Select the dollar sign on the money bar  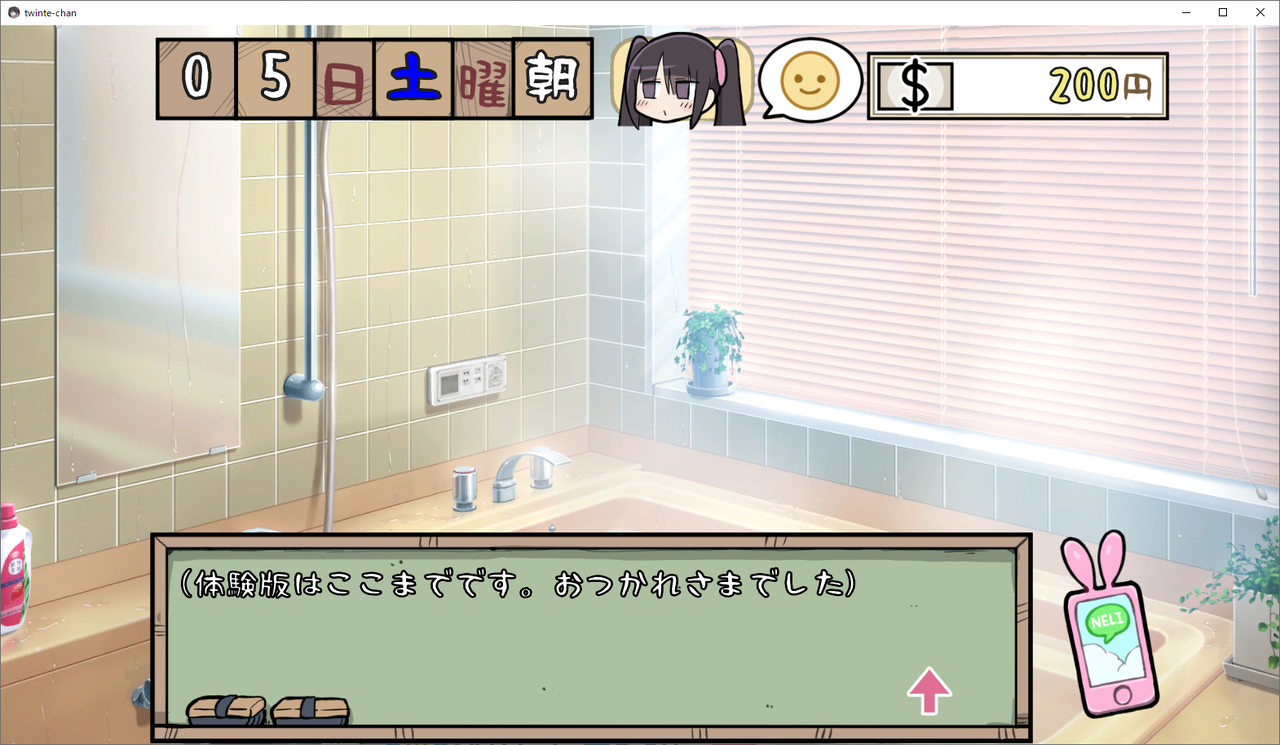913,86
